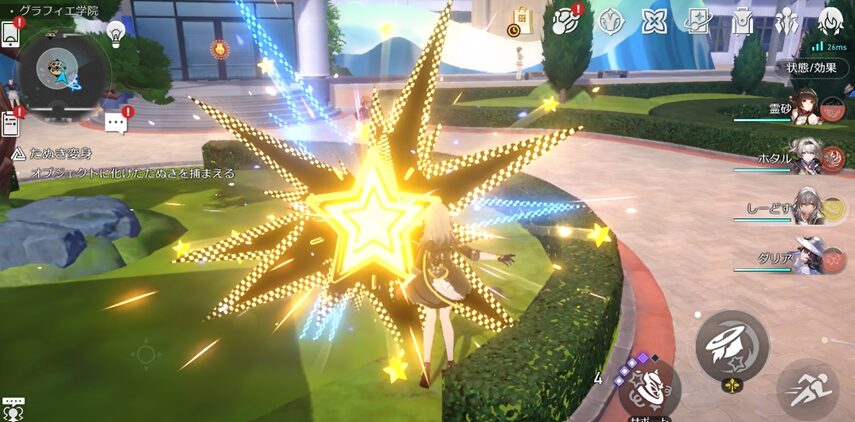
Task: Open the chat speech bubble
Action: pyautogui.click(x=117, y=122)
